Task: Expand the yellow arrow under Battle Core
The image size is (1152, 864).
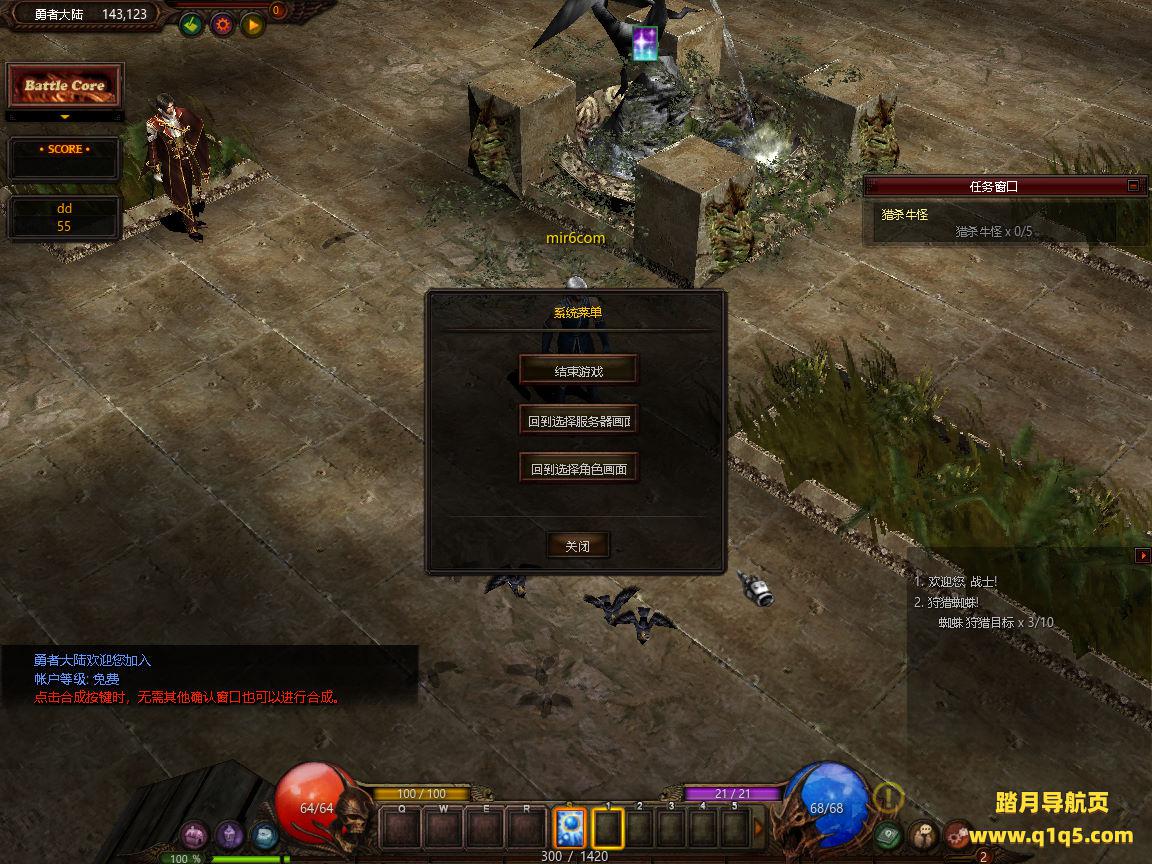Action: 65,117
